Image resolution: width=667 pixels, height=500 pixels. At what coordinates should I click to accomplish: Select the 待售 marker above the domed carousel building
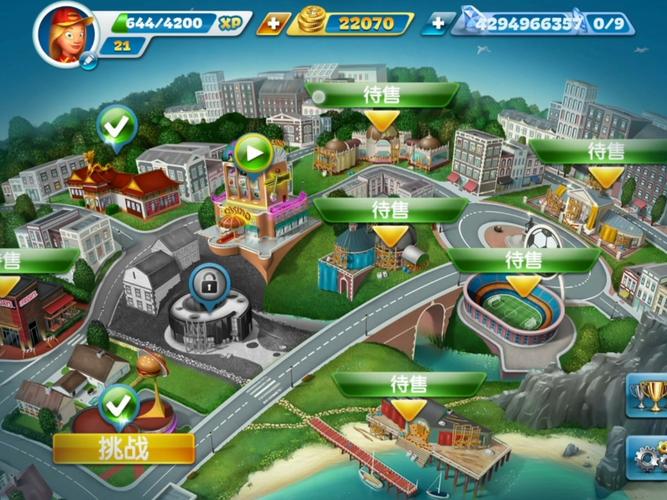(381, 96)
